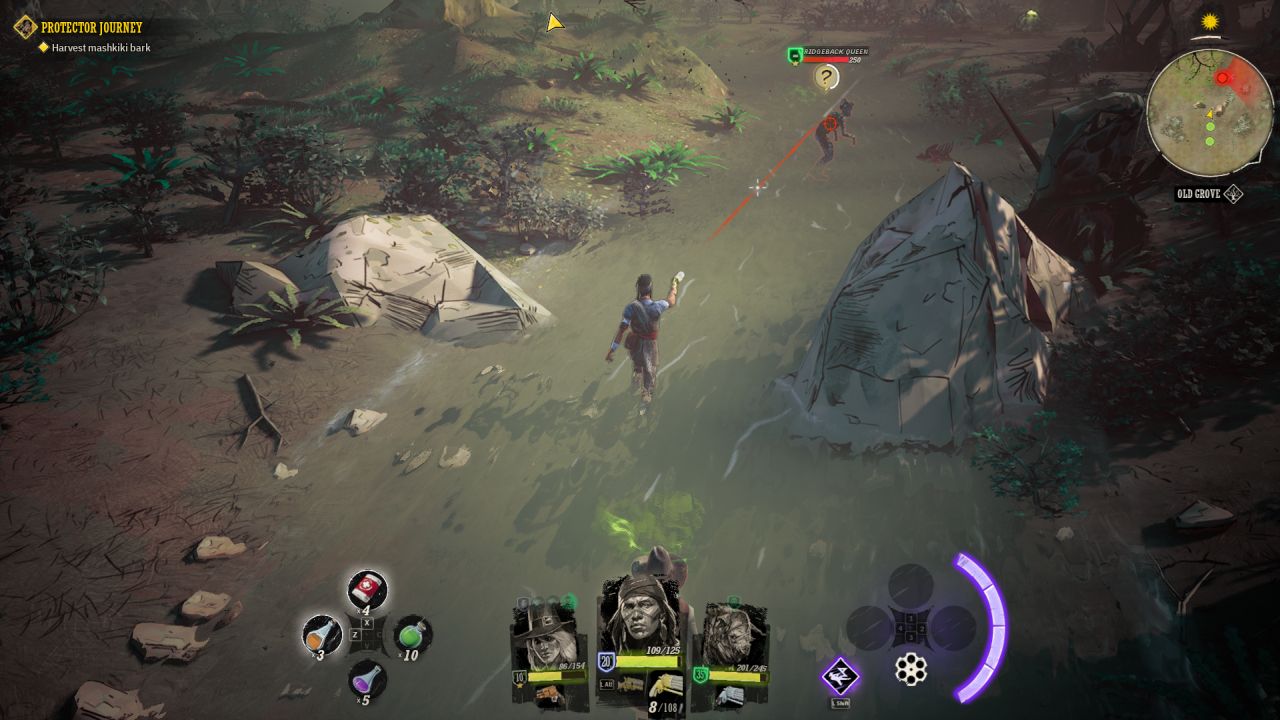Click the red enemy marker on minimap

click(1222, 78)
